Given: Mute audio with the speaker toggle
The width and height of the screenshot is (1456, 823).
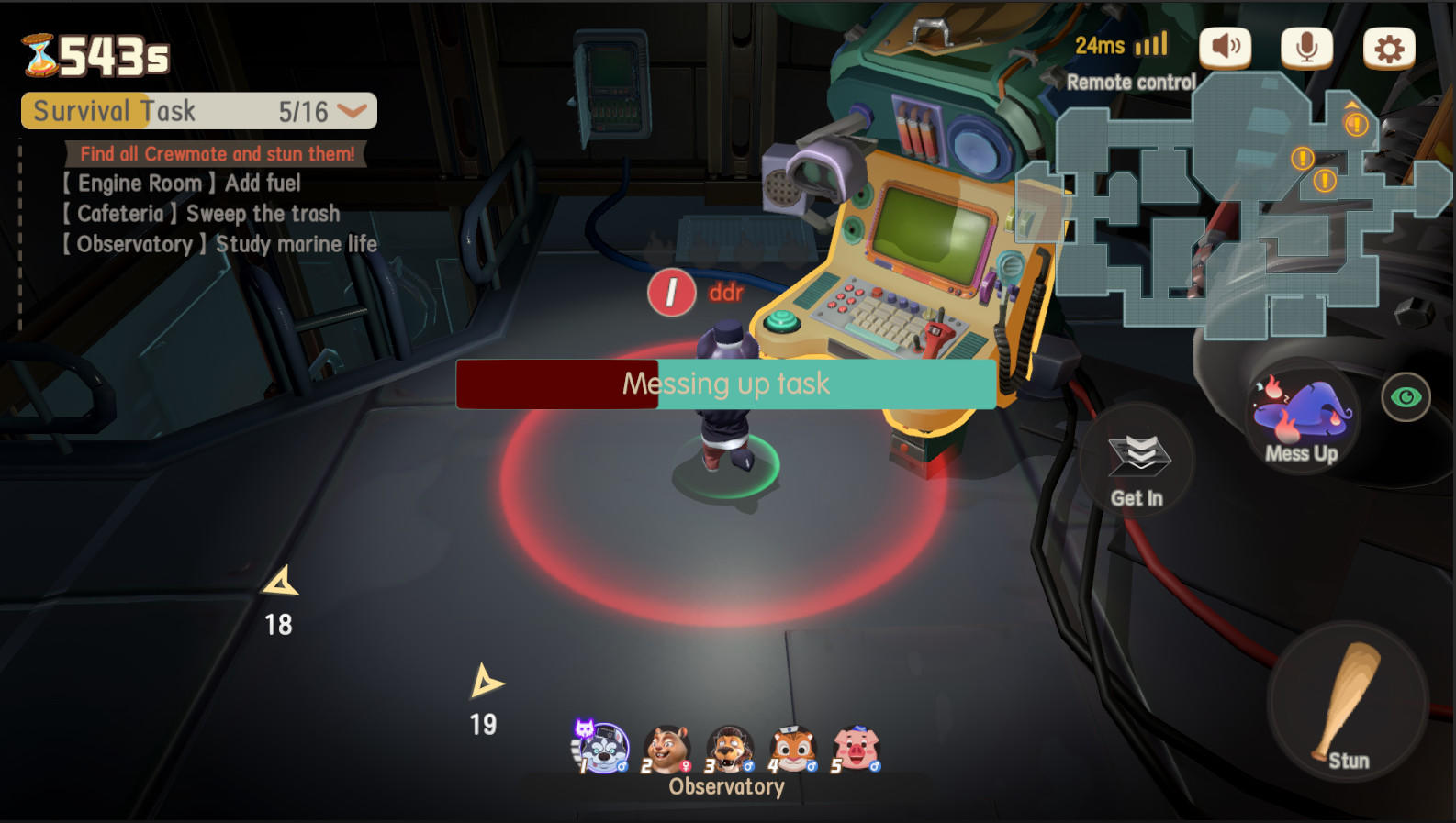Looking at the screenshot, I should 1226,46.
